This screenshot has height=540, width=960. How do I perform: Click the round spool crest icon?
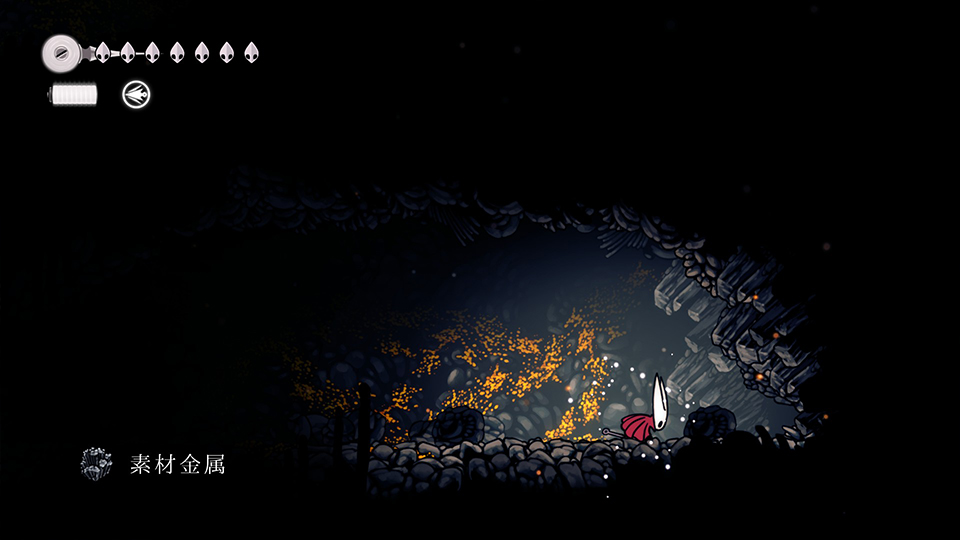pyautogui.click(x=62, y=51)
